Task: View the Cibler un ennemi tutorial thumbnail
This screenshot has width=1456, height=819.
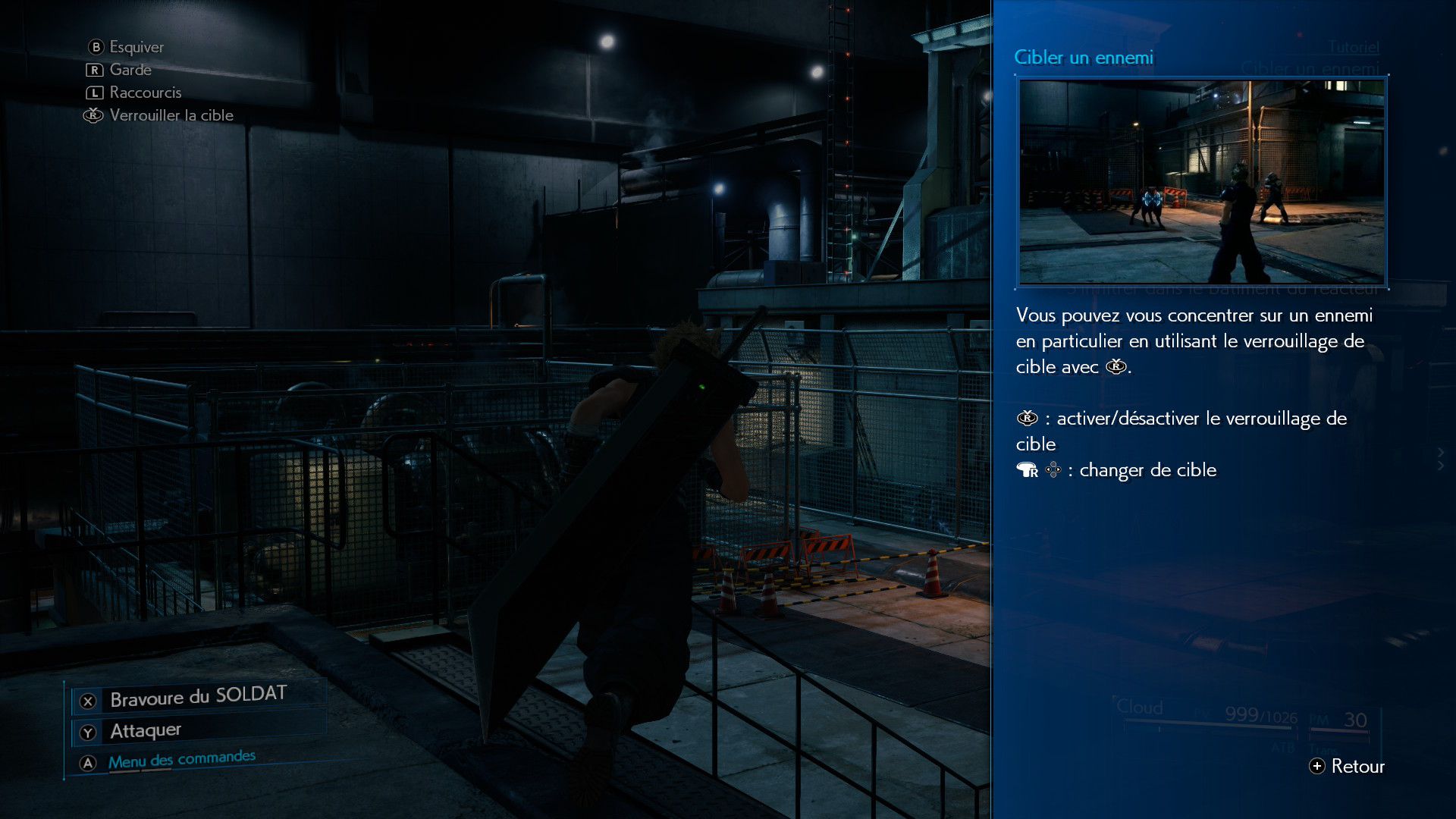Action: [x=1201, y=182]
